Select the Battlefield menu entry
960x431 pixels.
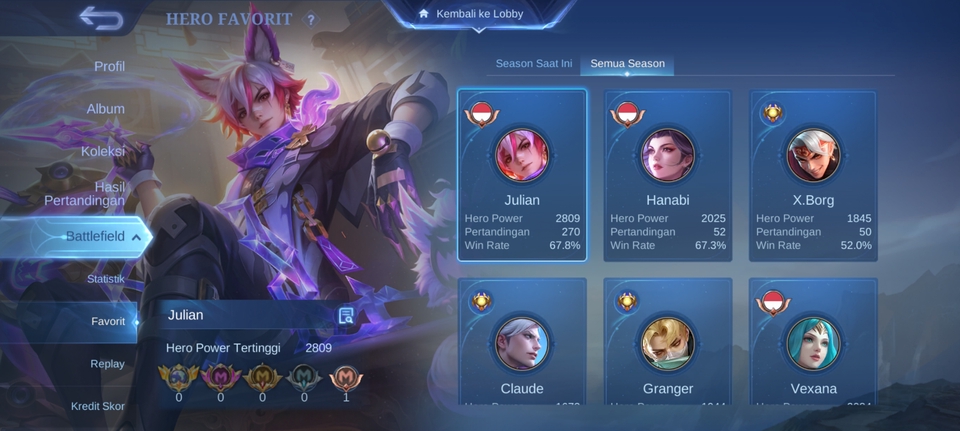[94, 236]
